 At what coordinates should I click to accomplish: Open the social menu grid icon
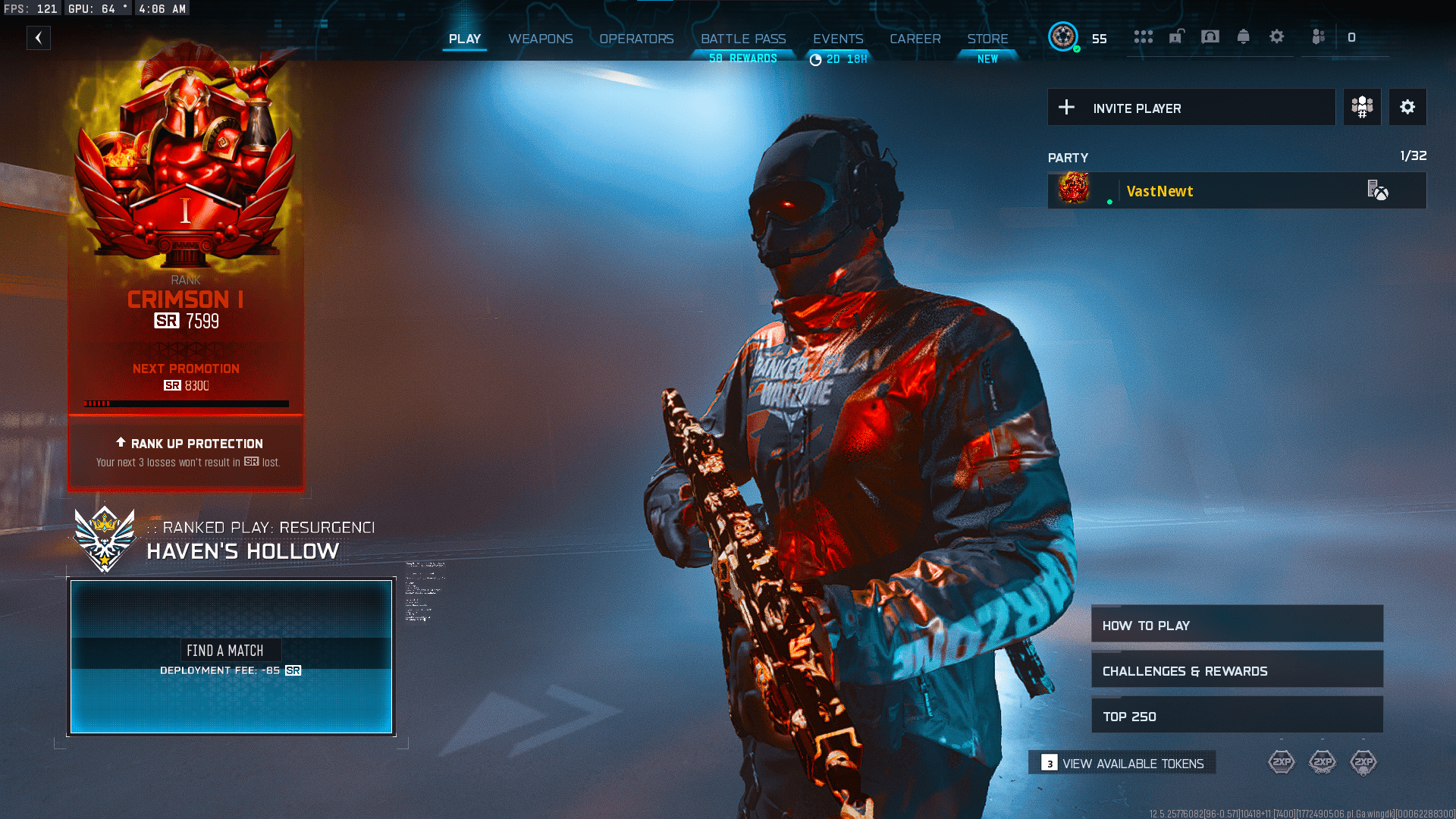tap(1144, 36)
